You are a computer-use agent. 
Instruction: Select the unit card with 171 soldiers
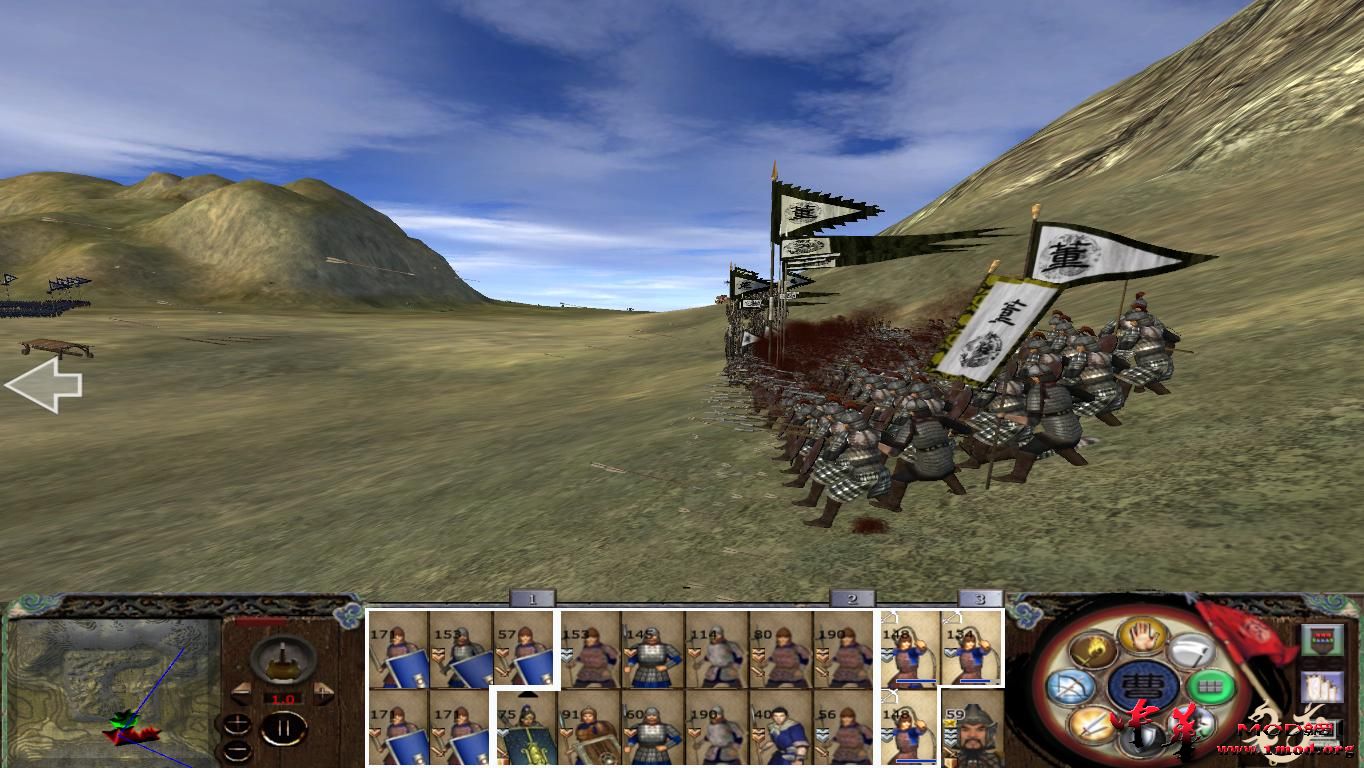pyautogui.click(x=398, y=650)
